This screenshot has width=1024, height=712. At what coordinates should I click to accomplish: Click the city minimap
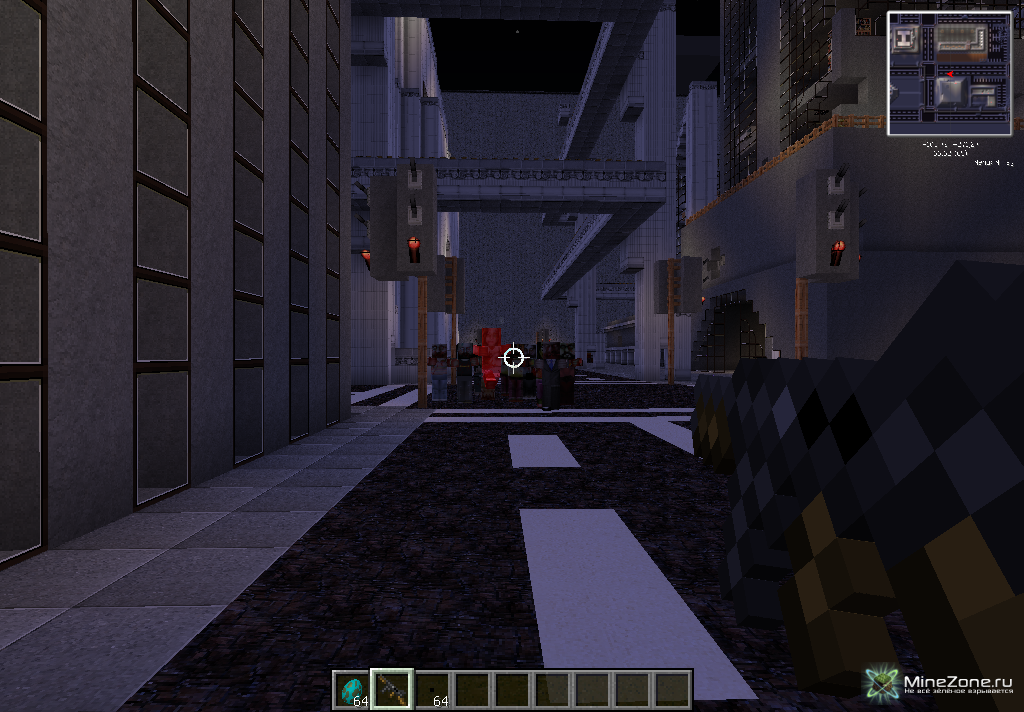948,73
